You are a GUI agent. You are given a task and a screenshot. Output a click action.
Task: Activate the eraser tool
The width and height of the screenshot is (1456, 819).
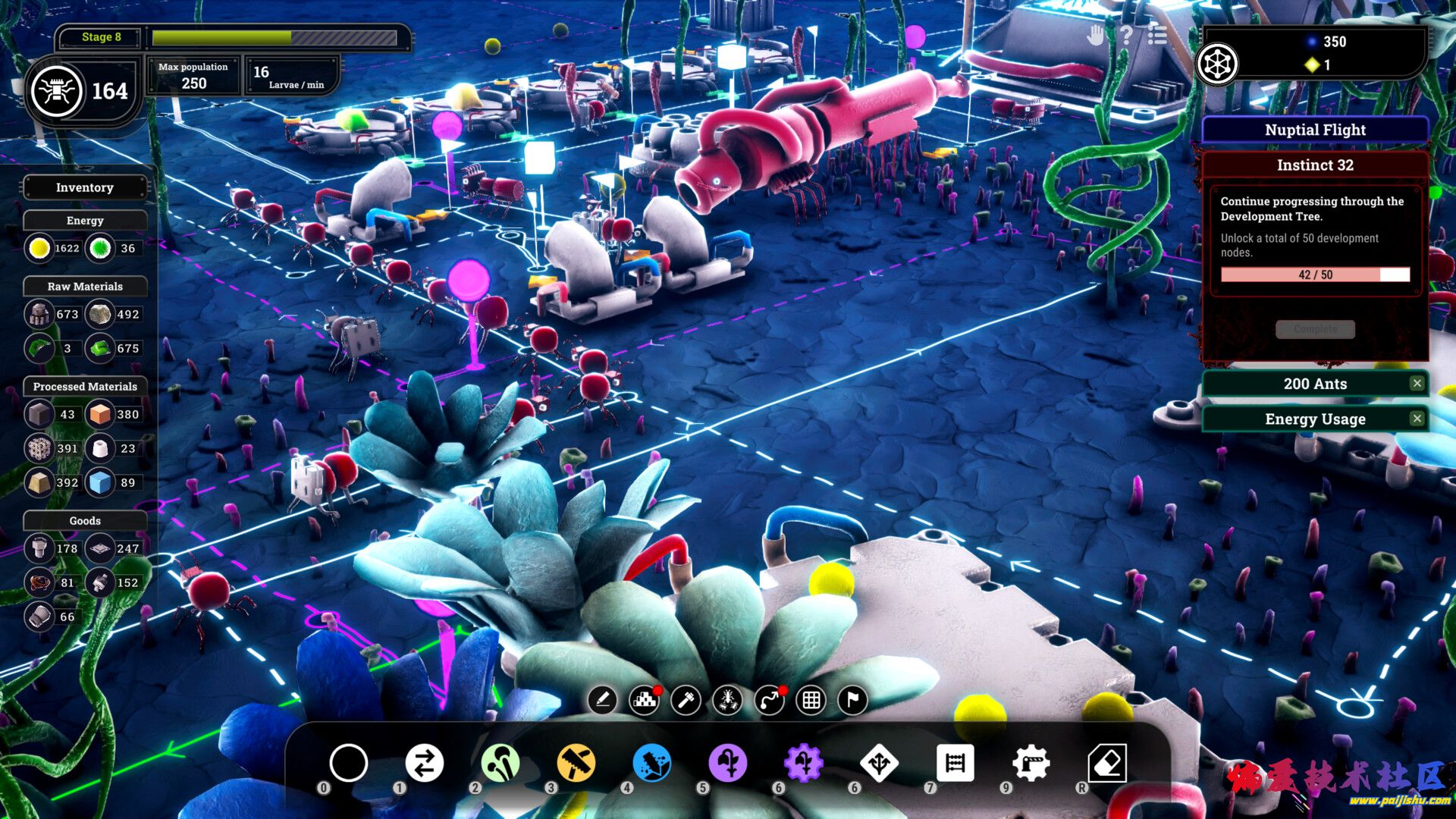click(x=1107, y=763)
